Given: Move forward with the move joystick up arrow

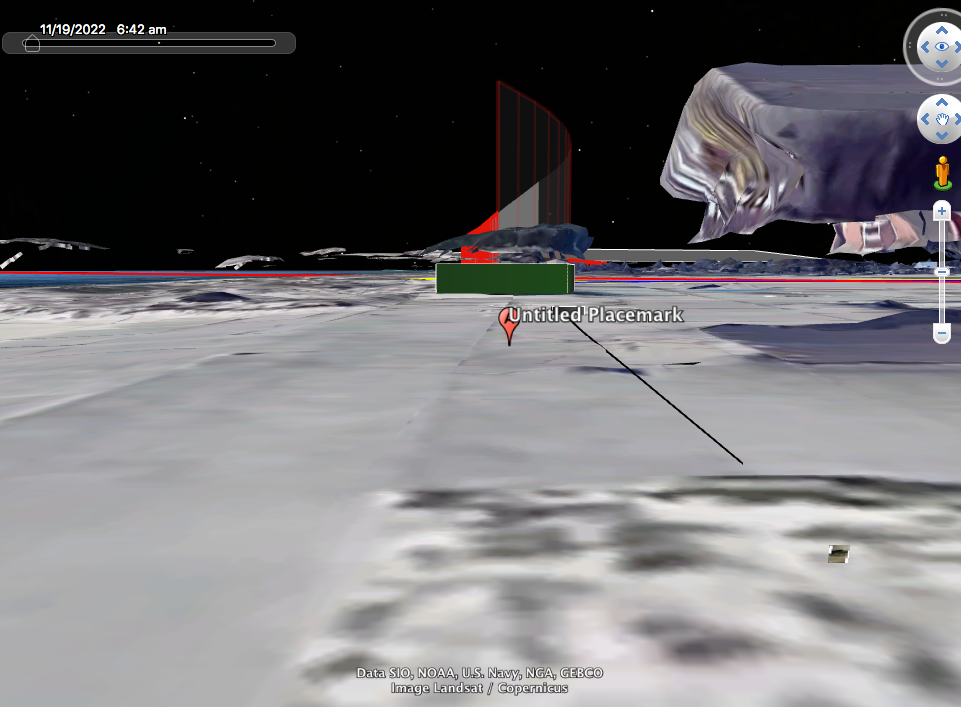Looking at the screenshot, I should coord(942,103).
